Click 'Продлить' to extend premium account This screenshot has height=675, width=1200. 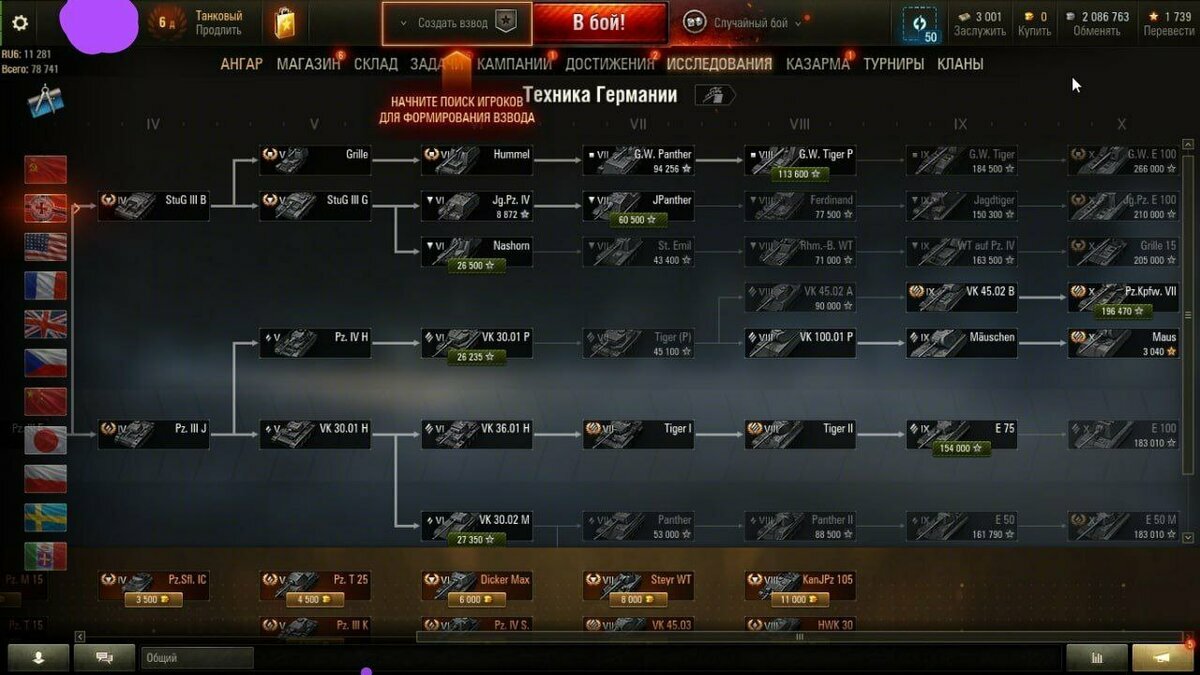click(x=218, y=31)
